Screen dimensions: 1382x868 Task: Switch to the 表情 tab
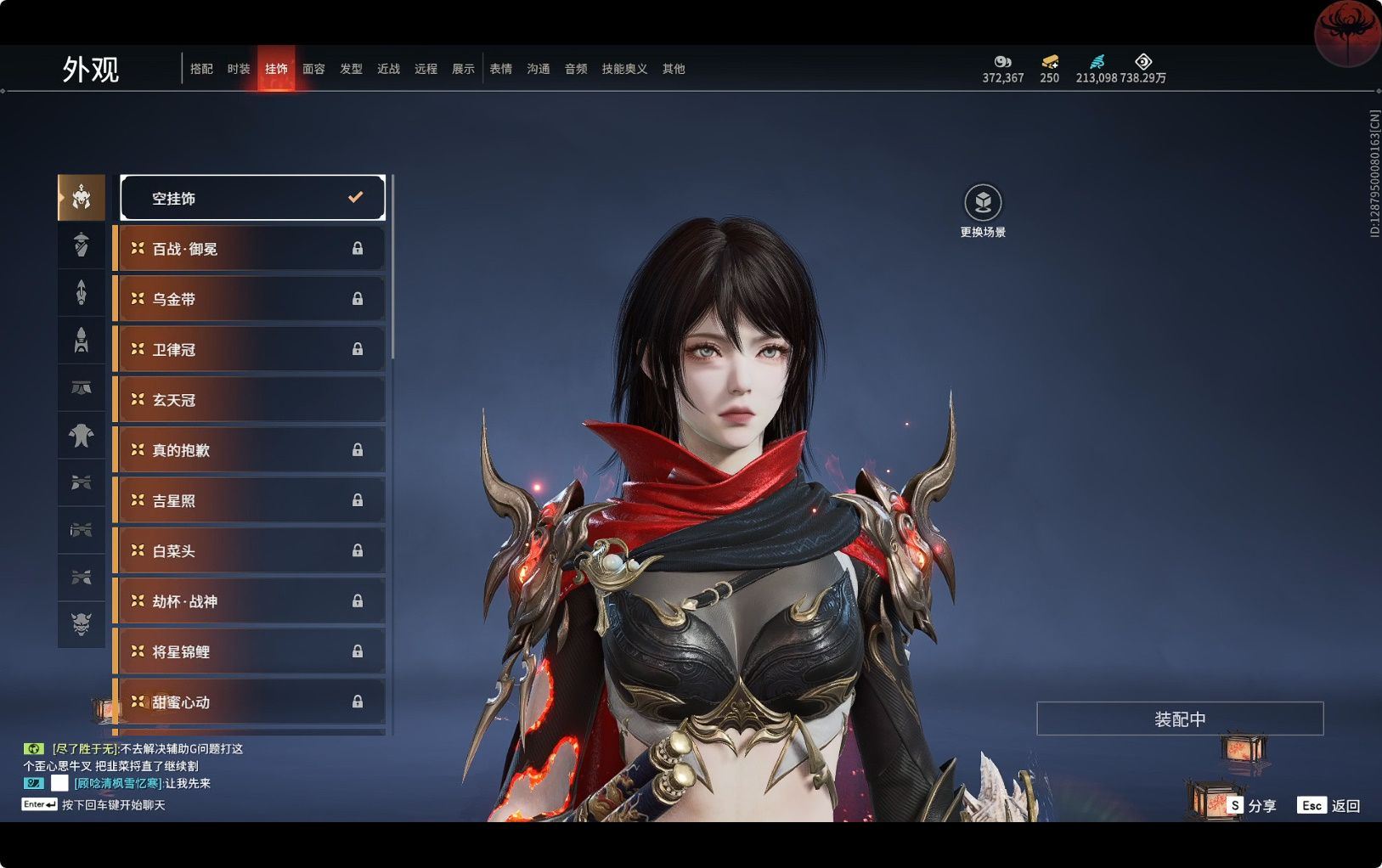[x=500, y=69]
